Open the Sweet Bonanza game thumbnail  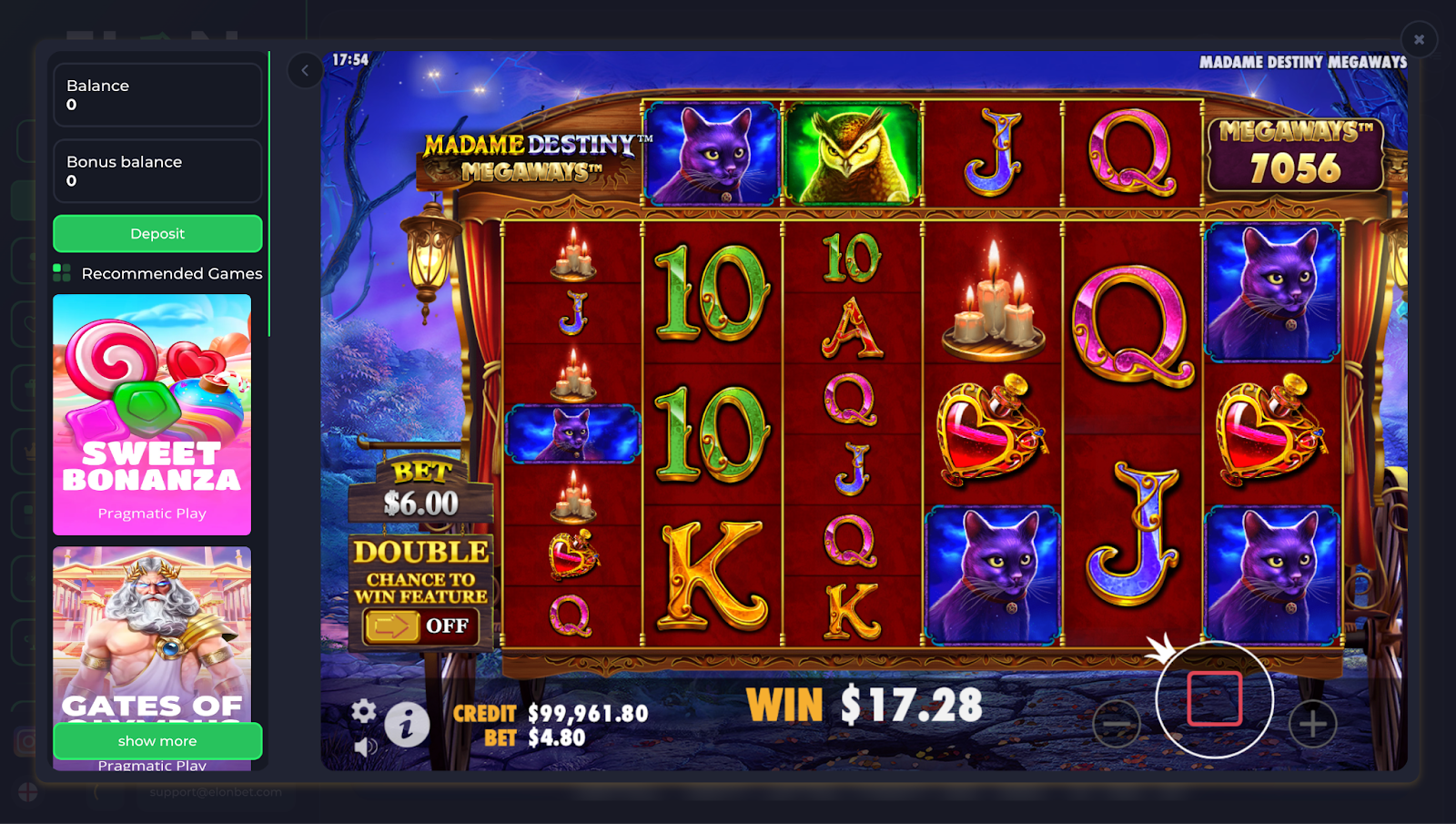pyautogui.click(x=151, y=416)
